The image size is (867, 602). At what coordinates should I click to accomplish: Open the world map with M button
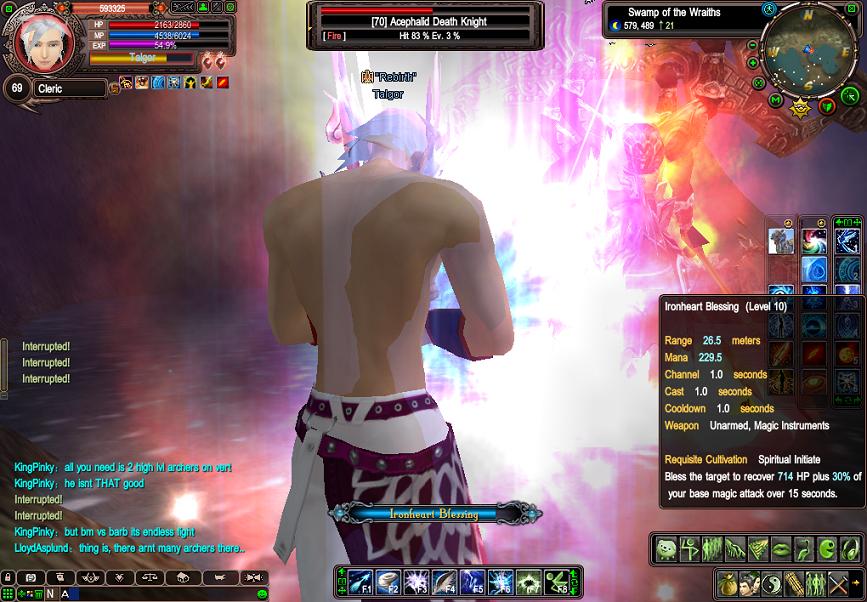776,99
